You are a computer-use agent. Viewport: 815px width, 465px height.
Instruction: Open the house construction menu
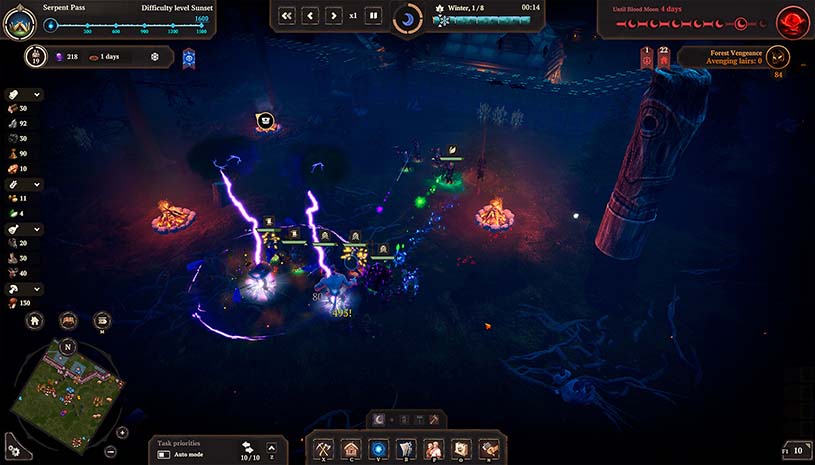[350, 449]
